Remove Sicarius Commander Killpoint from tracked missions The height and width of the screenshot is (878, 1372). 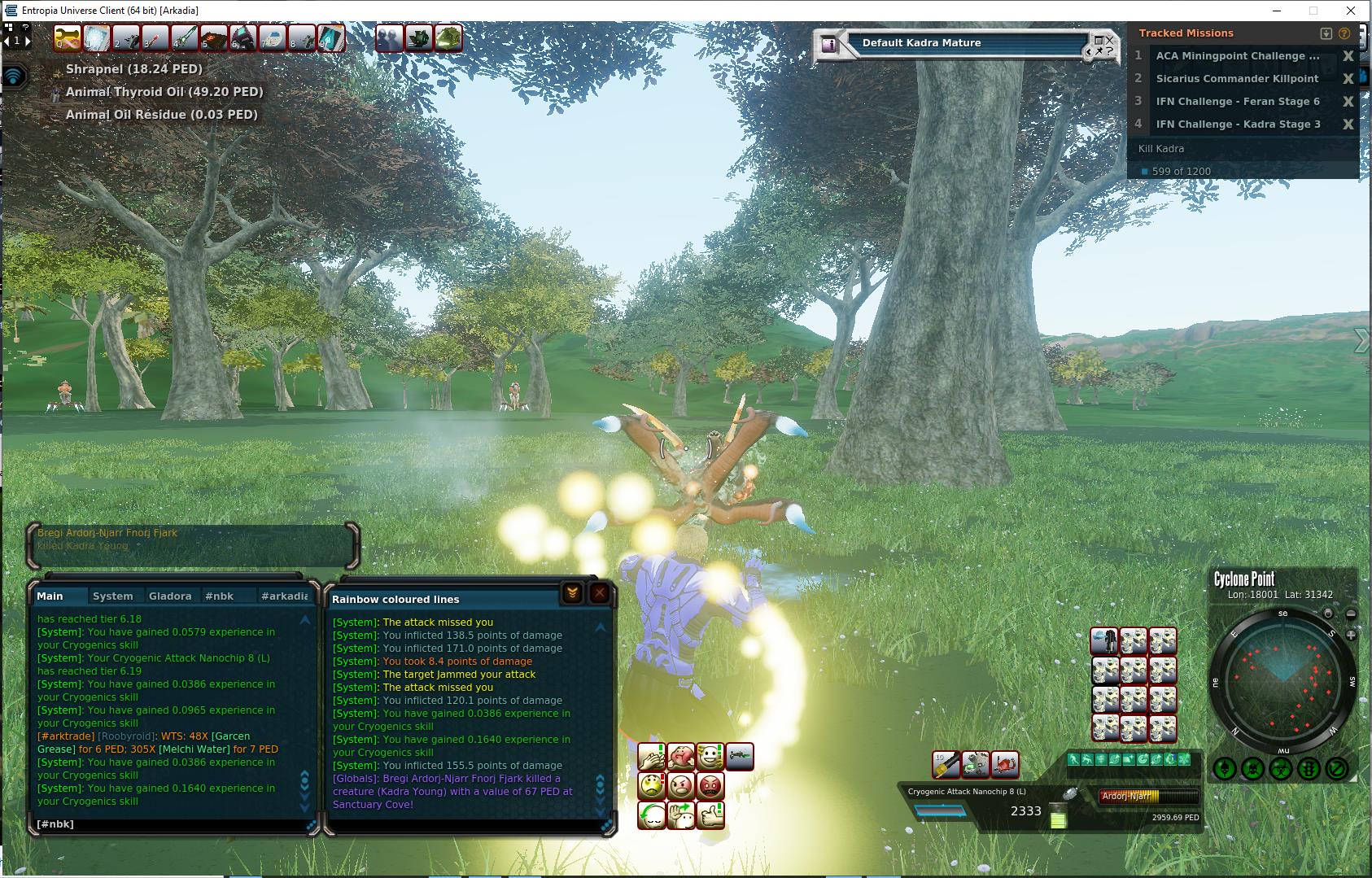point(1348,79)
